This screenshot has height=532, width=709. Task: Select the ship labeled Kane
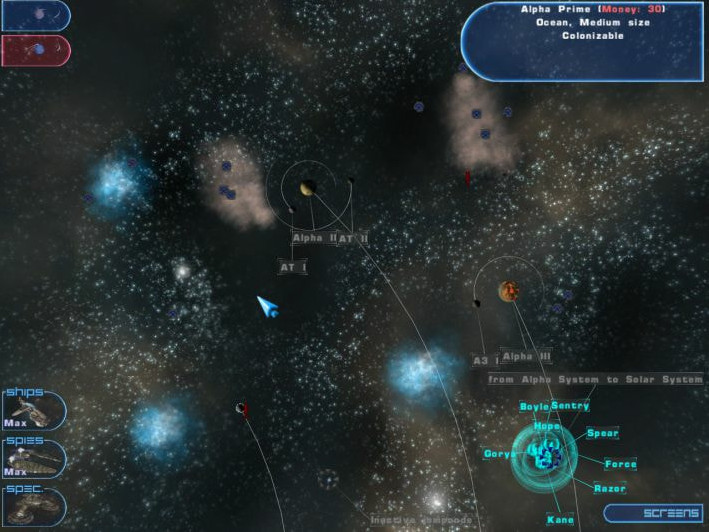pyautogui.click(x=560, y=519)
